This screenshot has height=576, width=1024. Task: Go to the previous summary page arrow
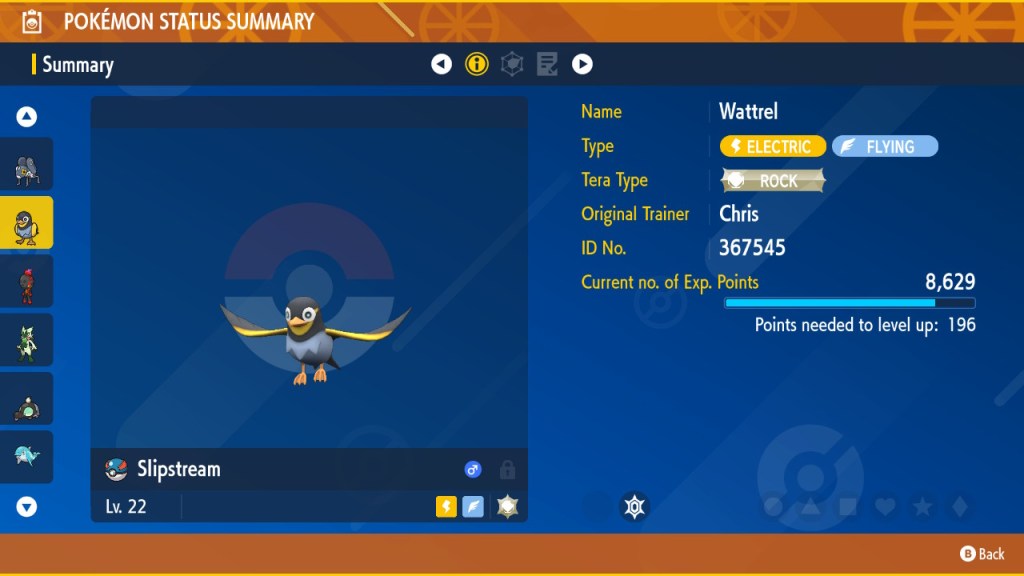(x=441, y=65)
